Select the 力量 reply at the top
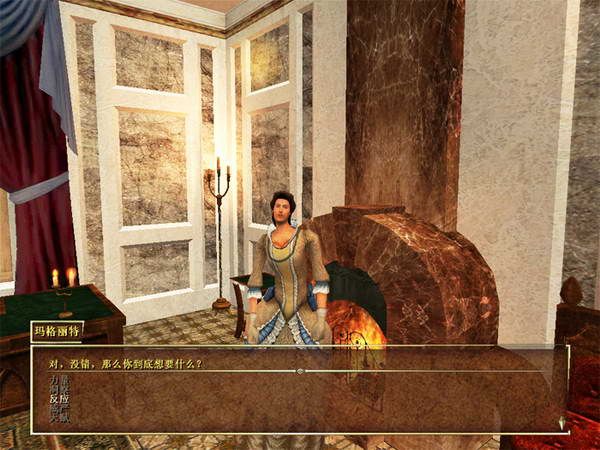600x450 pixels. 59,380
